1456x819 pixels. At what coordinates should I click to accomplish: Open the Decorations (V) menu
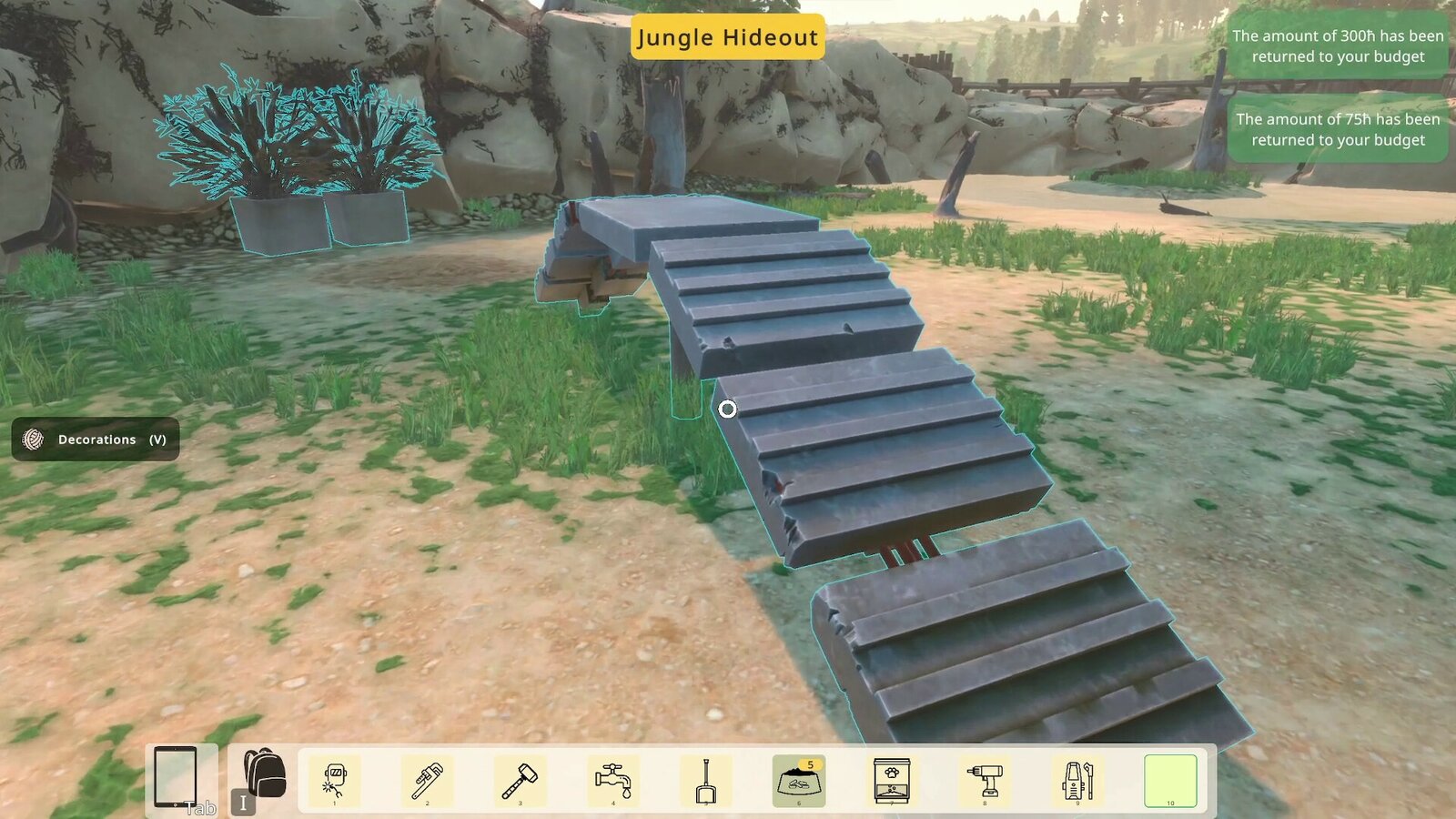click(95, 440)
